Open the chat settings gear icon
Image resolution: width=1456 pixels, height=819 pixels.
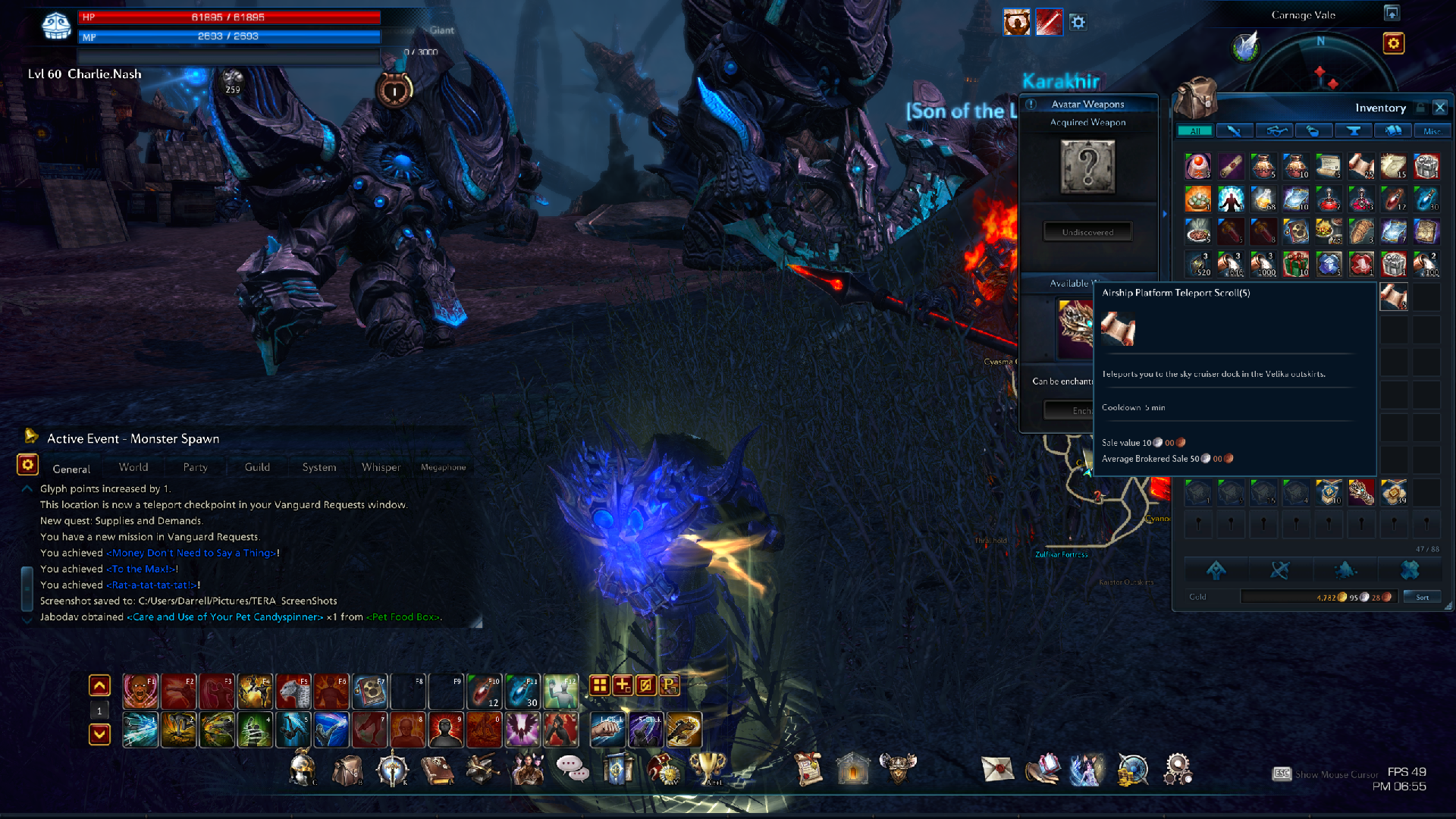27,464
